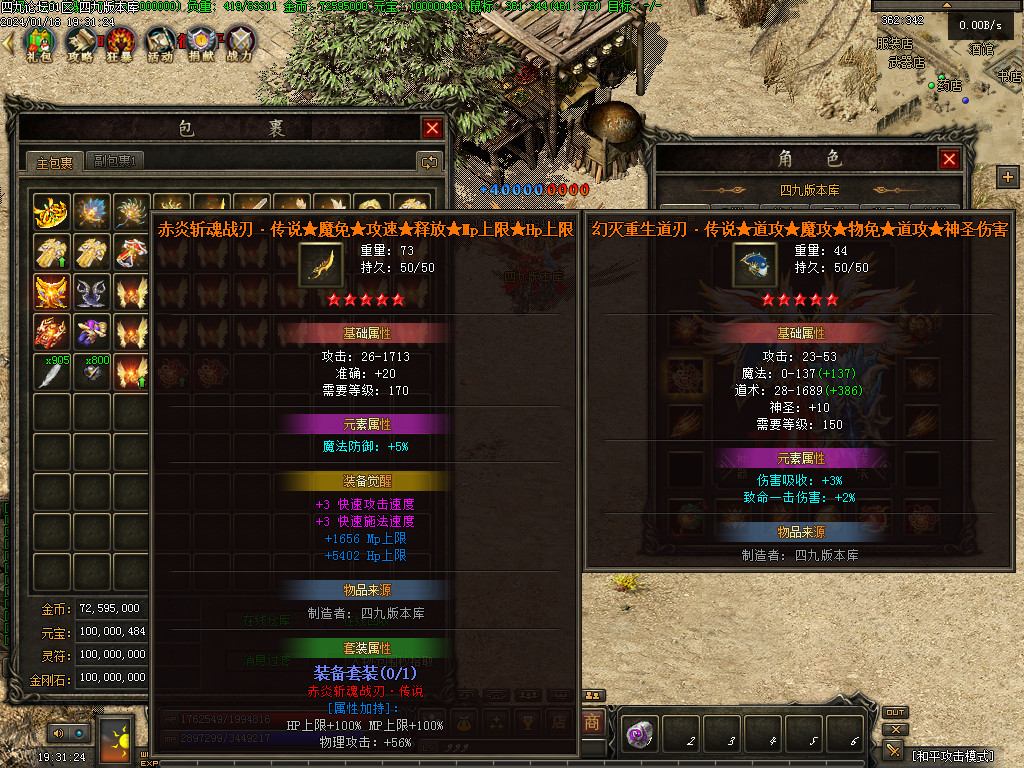Close the 角色 character window
The height and width of the screenshot is (768, 1024).
(x=949, y=159)
